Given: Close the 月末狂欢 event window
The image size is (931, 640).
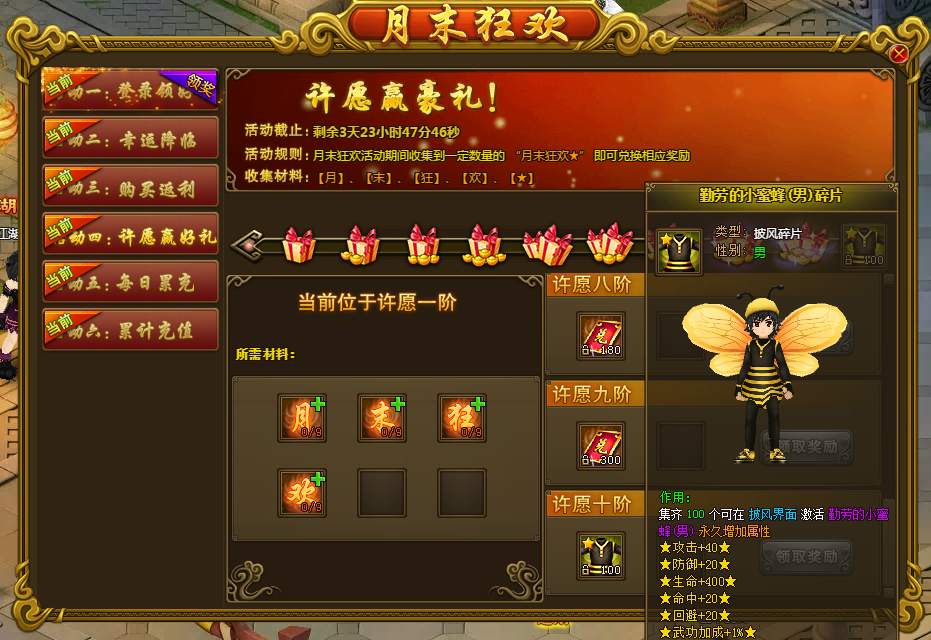Looking at the screenshot, I should pos(898,53).
